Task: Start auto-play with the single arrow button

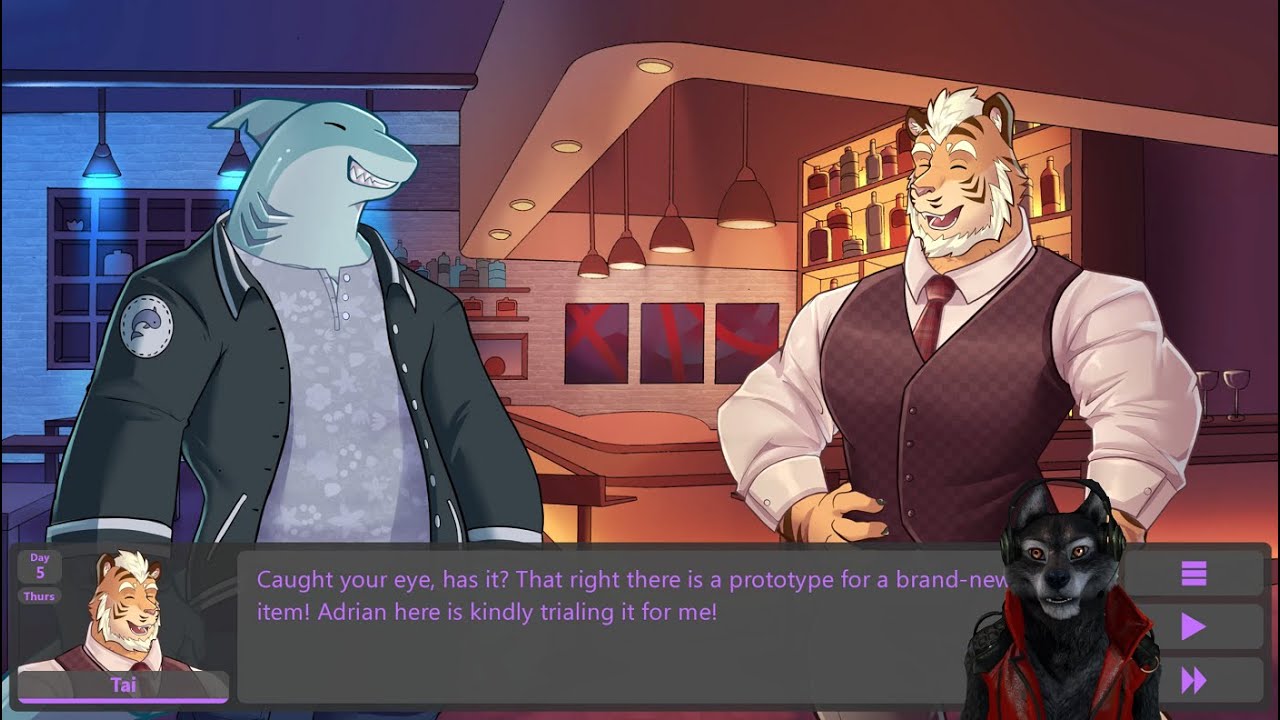Action: pyautogui.click(x=1193, y=627)
